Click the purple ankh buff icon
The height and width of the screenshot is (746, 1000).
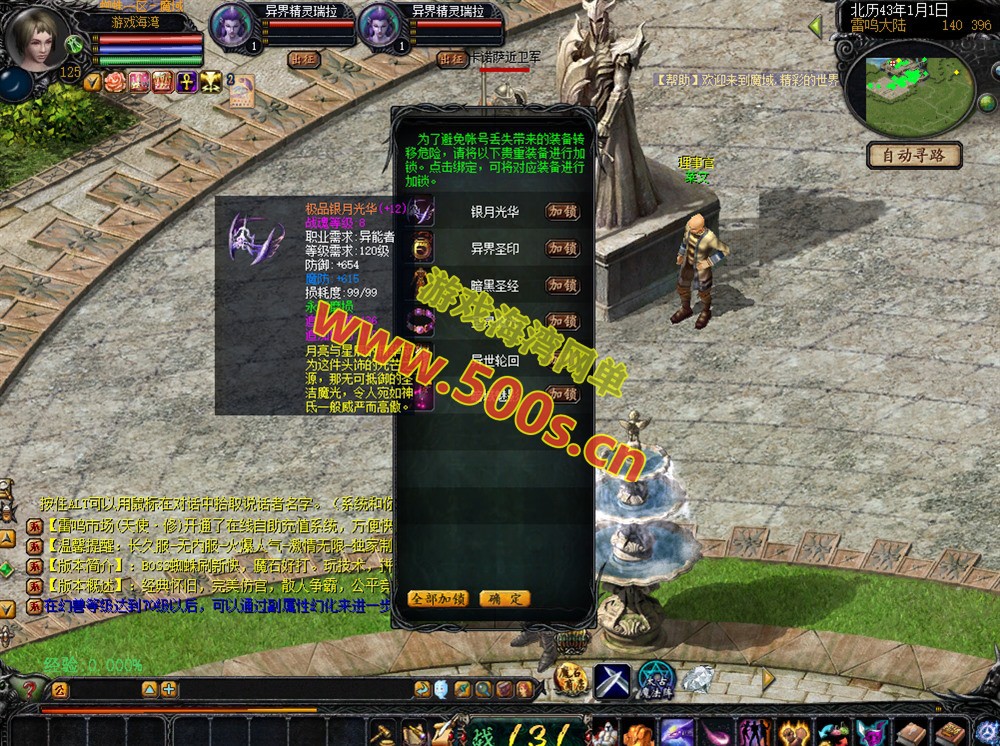(x=186, y=81)
